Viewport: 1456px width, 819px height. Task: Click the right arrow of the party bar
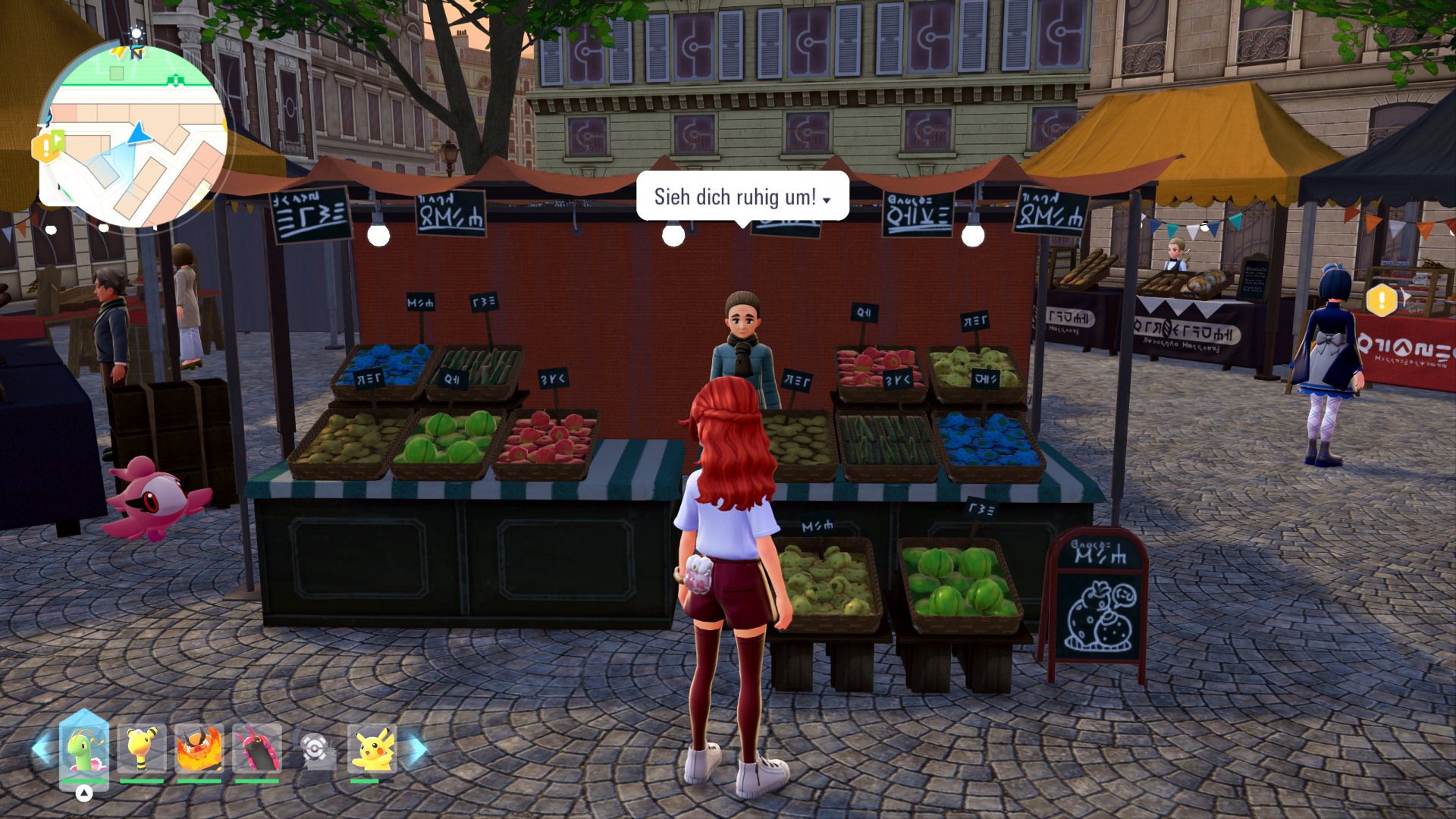pos(414,749)
